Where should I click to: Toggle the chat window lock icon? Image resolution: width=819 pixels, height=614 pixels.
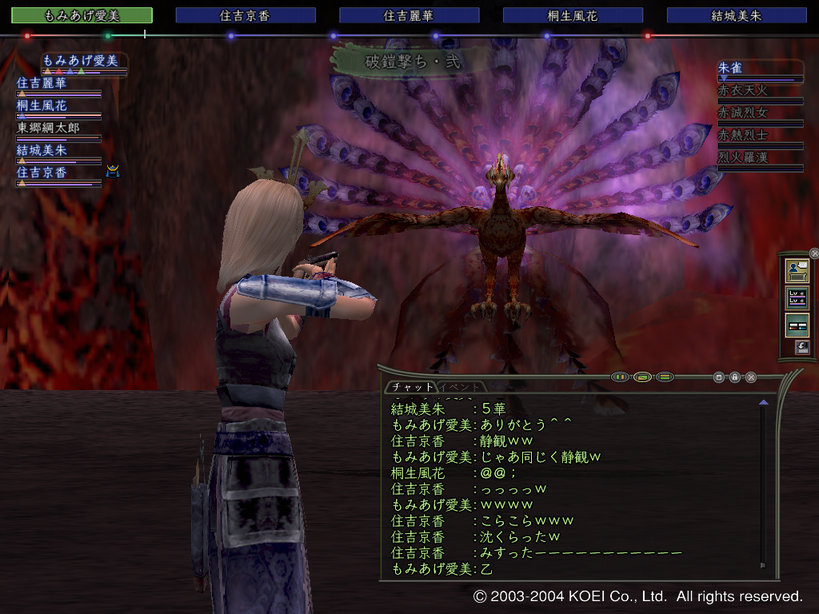[x=735, y=377]
